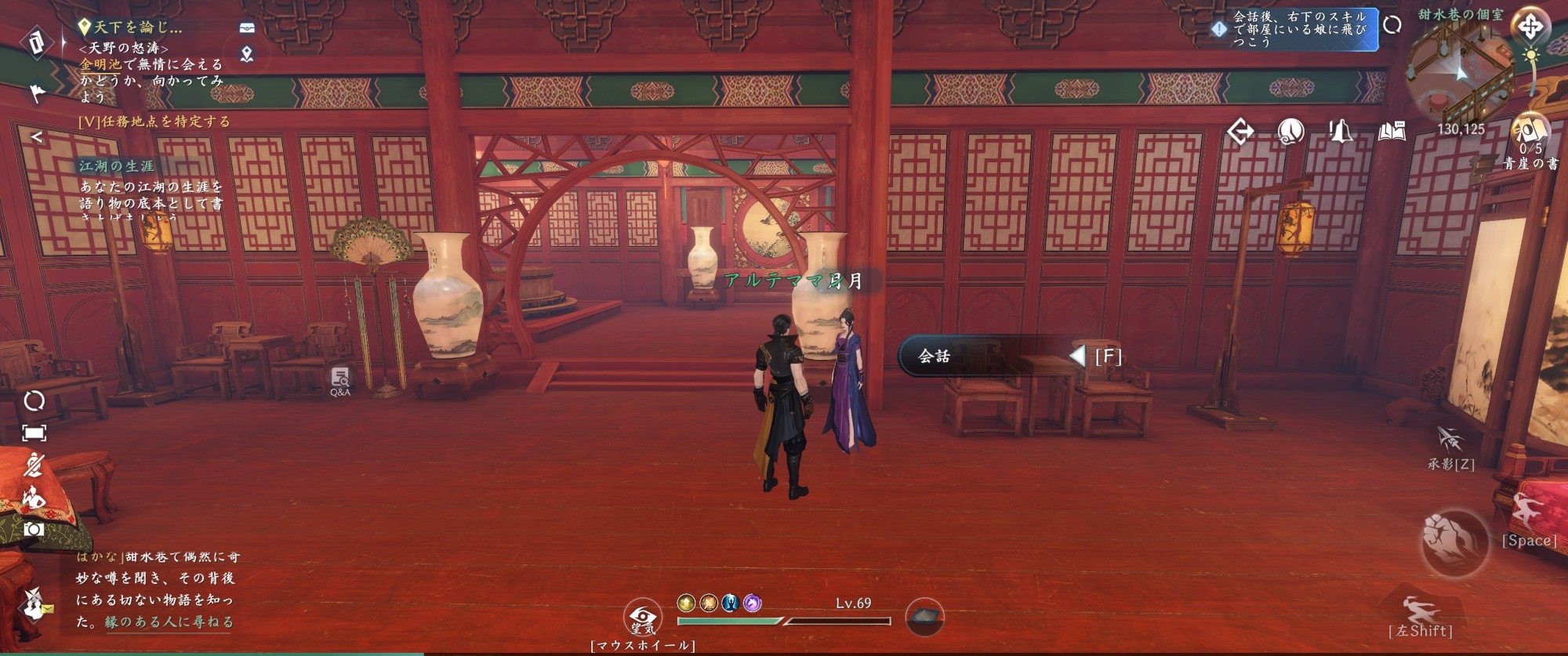Viewport: 1568px width, 656px height.
Task: Open the 江湖の生涯 quest entry
Action: 117,166
